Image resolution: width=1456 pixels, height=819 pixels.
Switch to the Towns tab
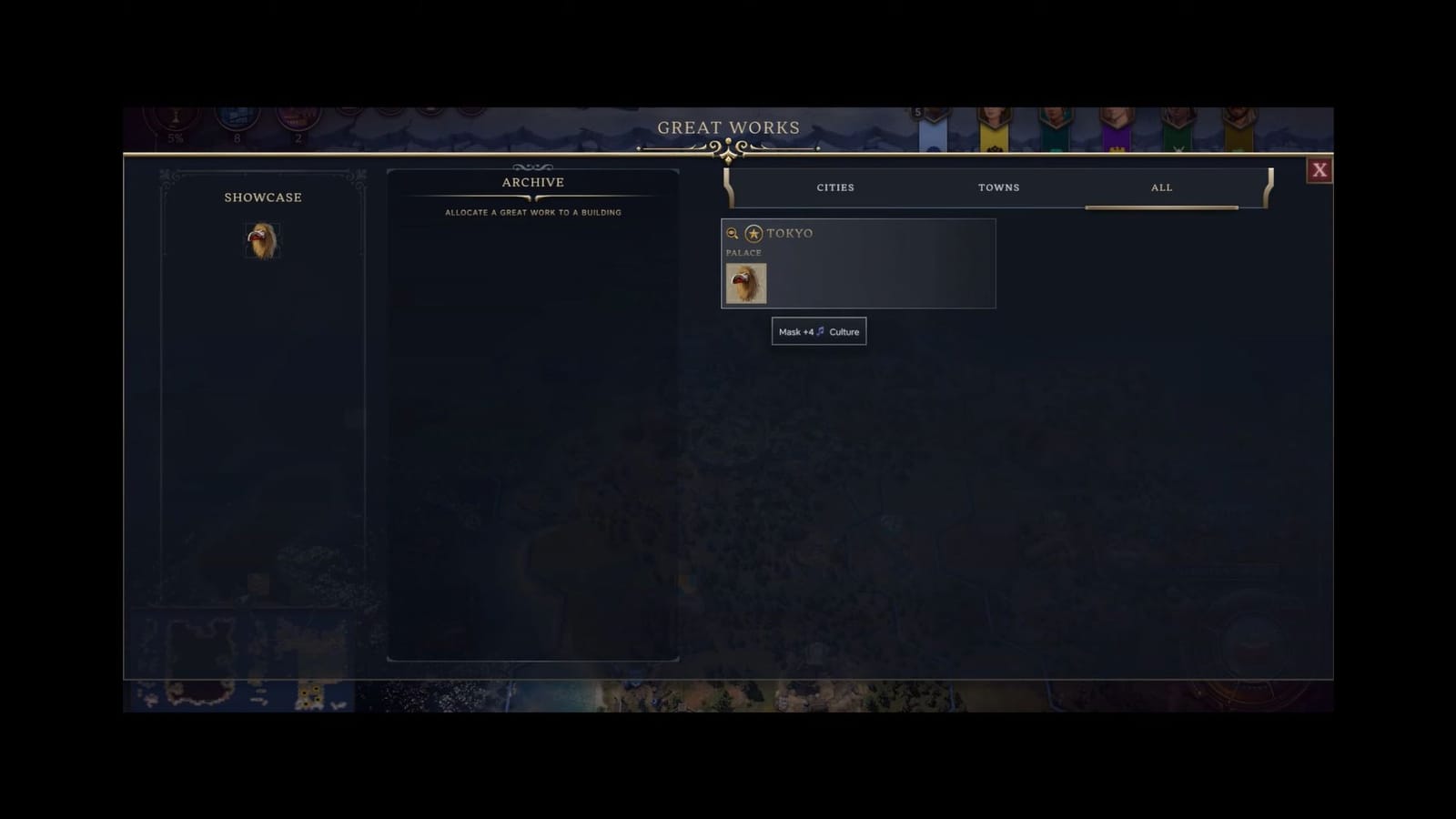pyautogui.click(x=998, y=187)
